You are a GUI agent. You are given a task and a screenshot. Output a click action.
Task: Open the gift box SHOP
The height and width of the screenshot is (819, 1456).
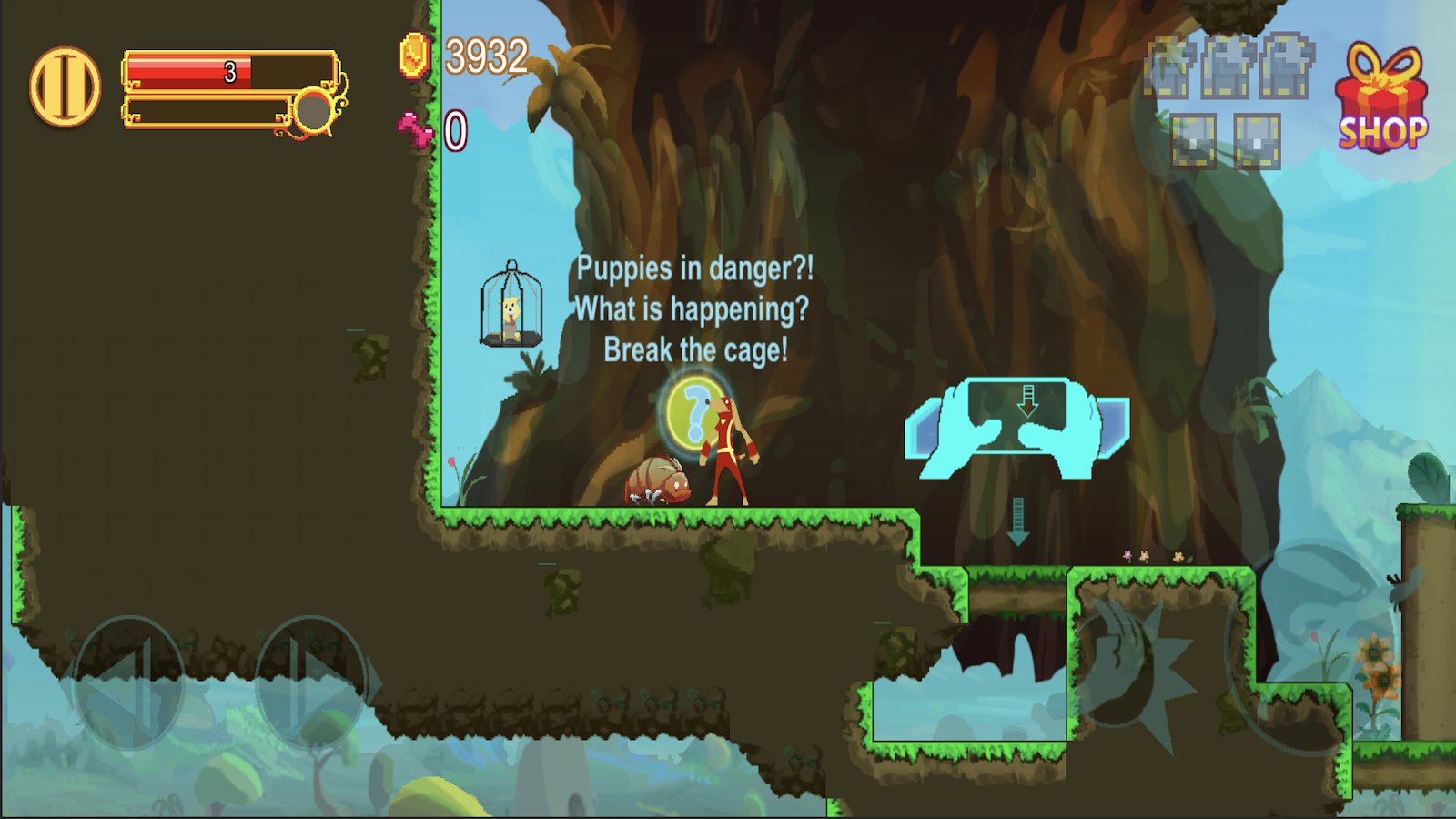1381,98
